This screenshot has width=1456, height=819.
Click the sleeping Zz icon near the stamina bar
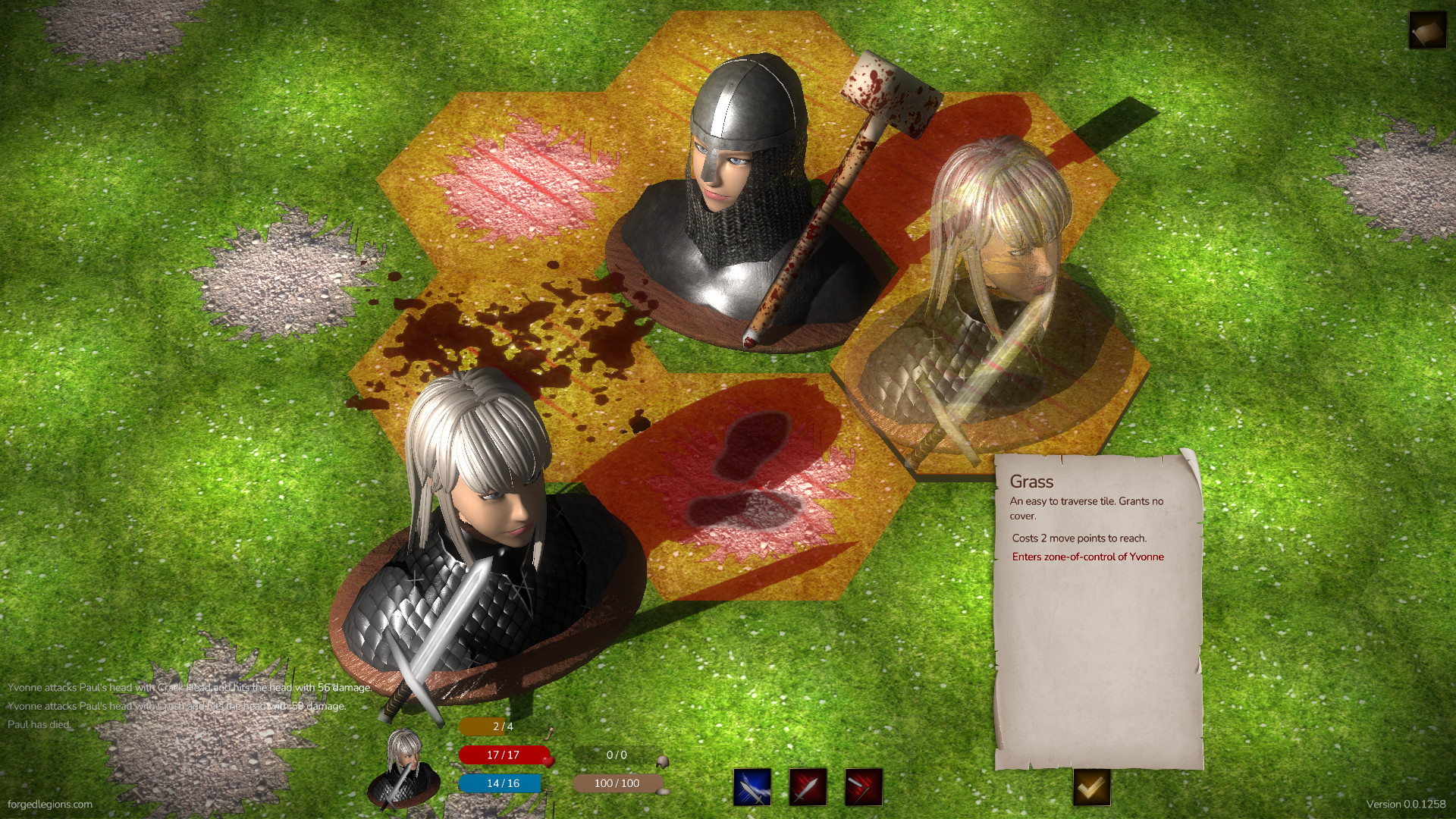(549, 791)
